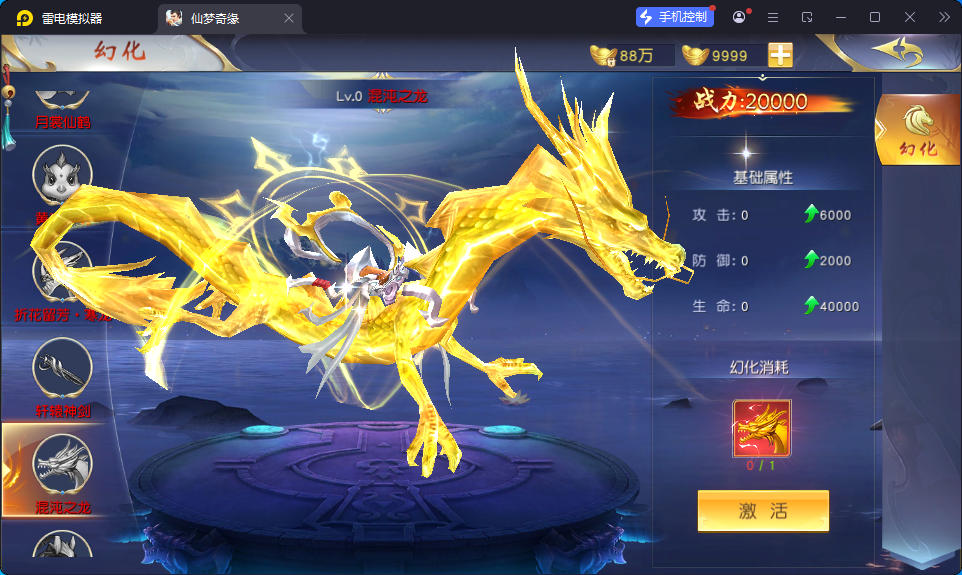Maximize the emulator window
The height and width of the screenshot is (575, 962).
(x=875, y=17)
